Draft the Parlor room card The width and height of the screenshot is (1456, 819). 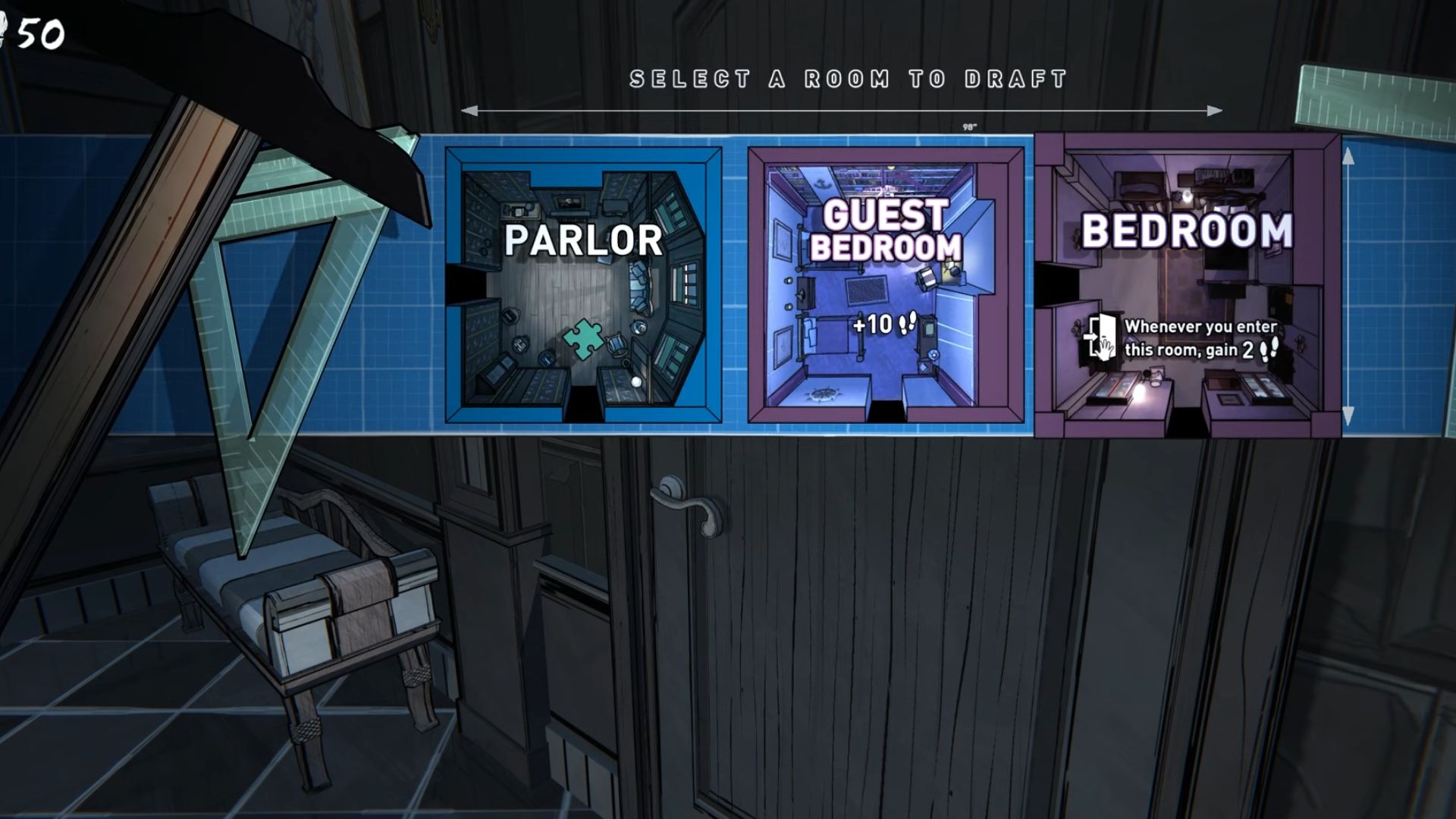click(x=583, y=285)
